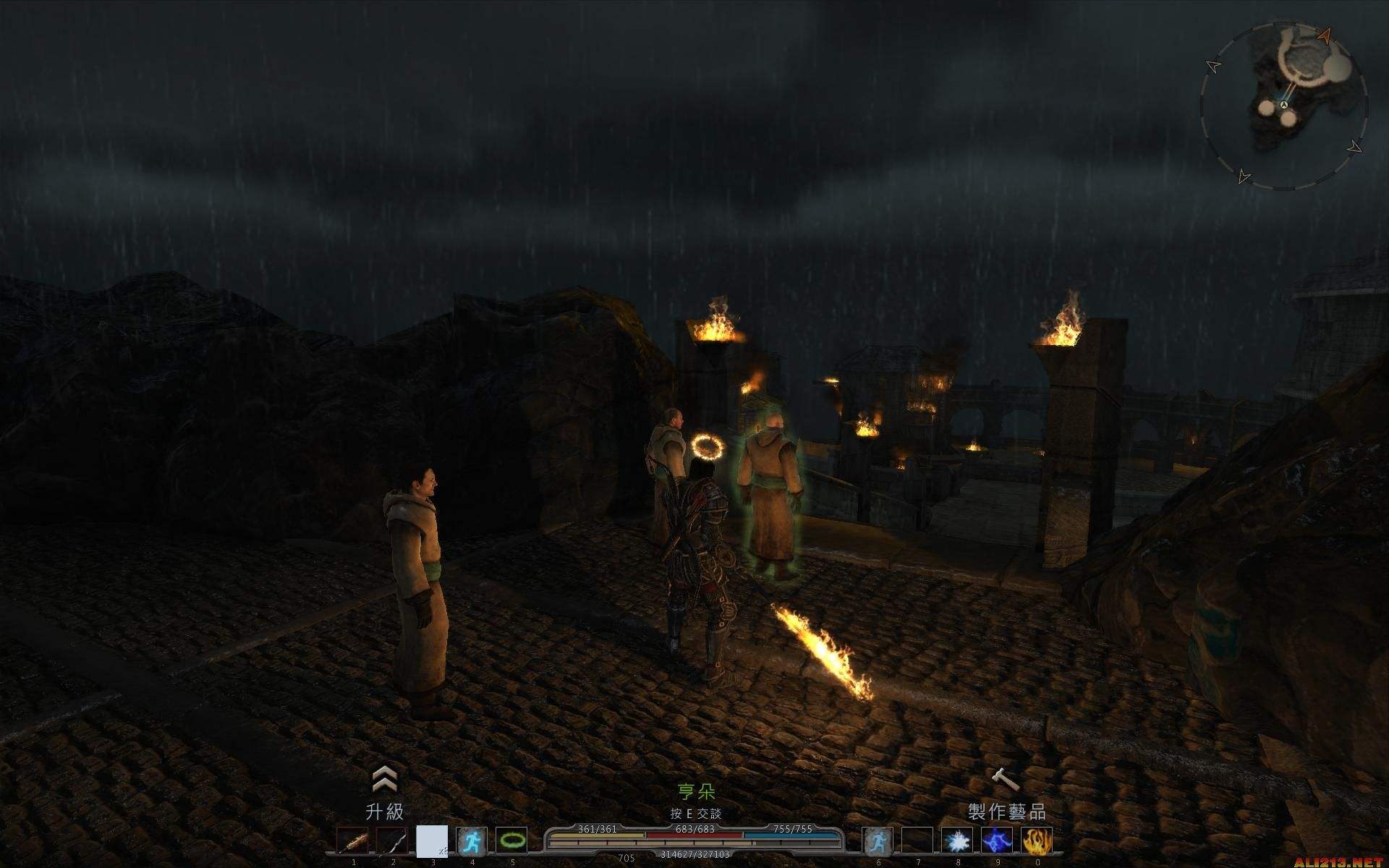Cast the blue lightning spell
1389x868 pixels.
(x=997, y=842)
